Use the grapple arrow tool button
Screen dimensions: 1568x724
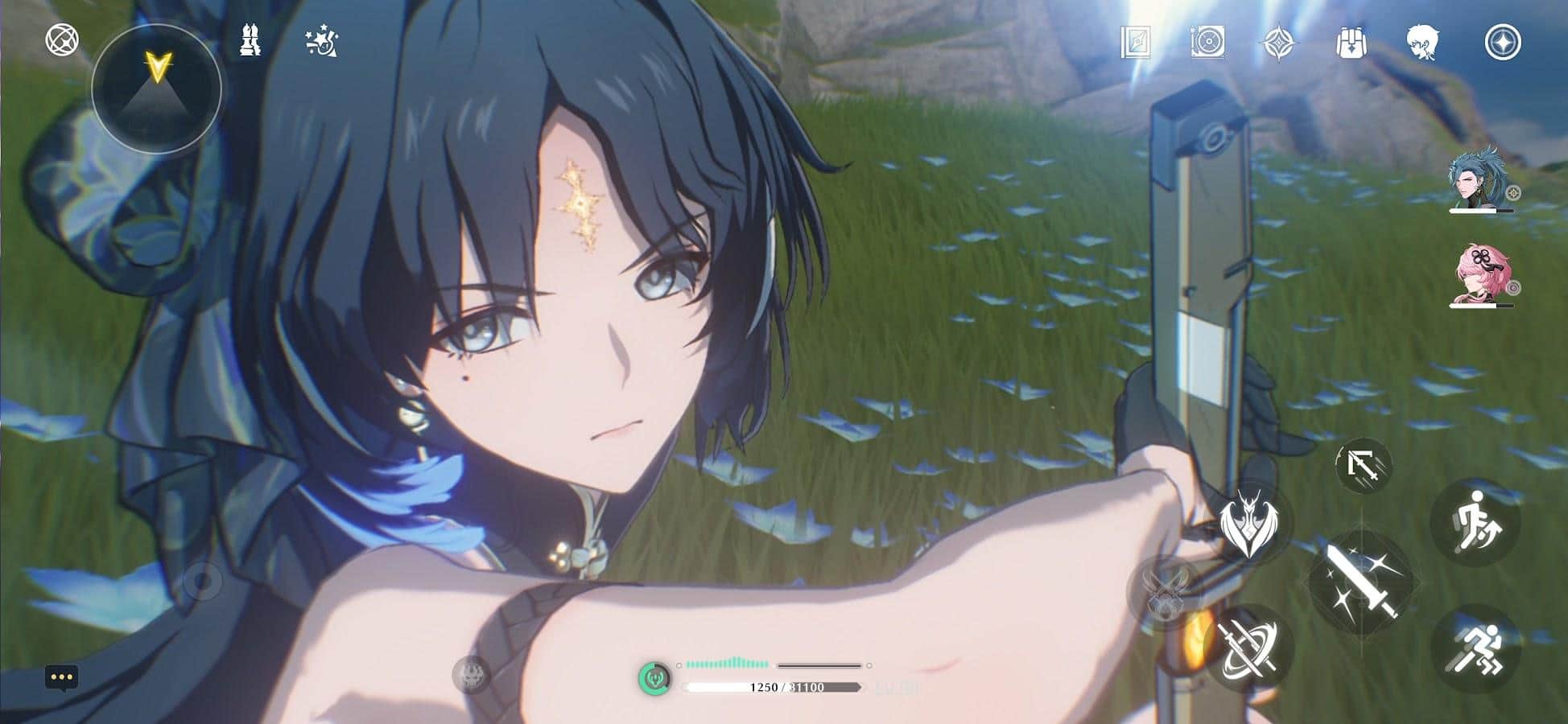[1363, 467]
